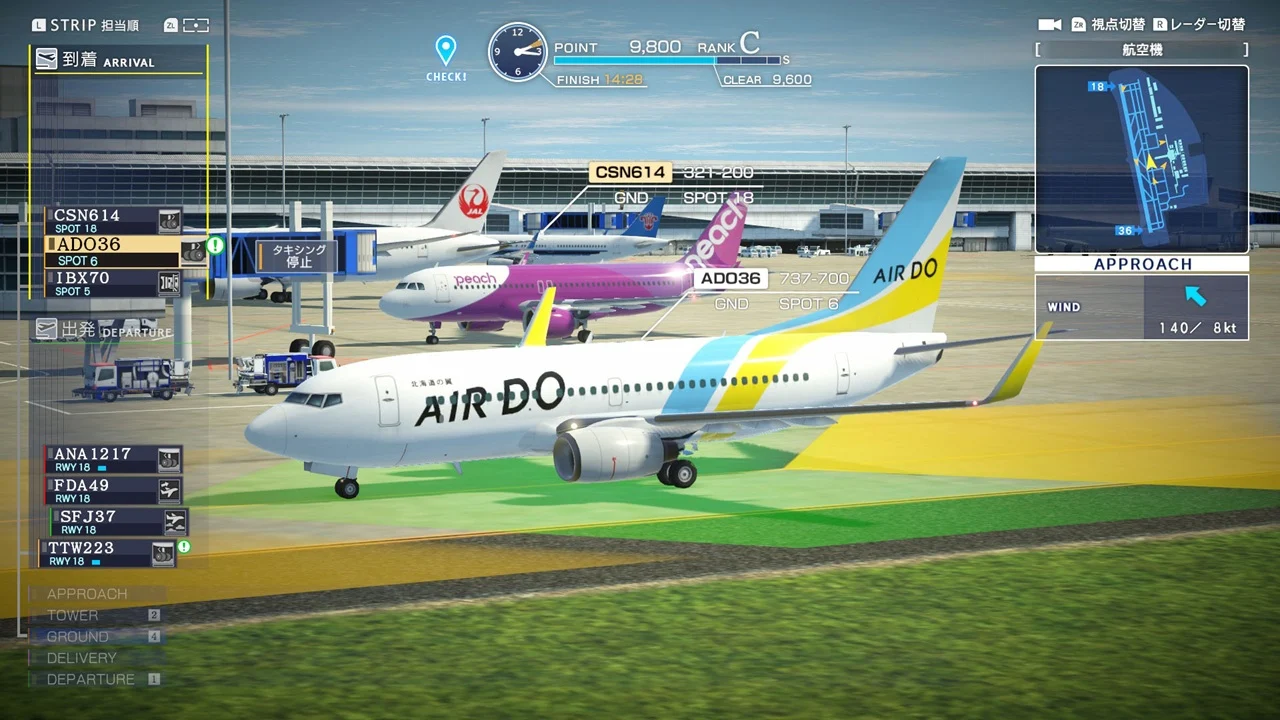The width and height of the screenshot is (1280, 720).
Task: Select the taxiing wheels icon on ADO36 strip
Action: 194,252
